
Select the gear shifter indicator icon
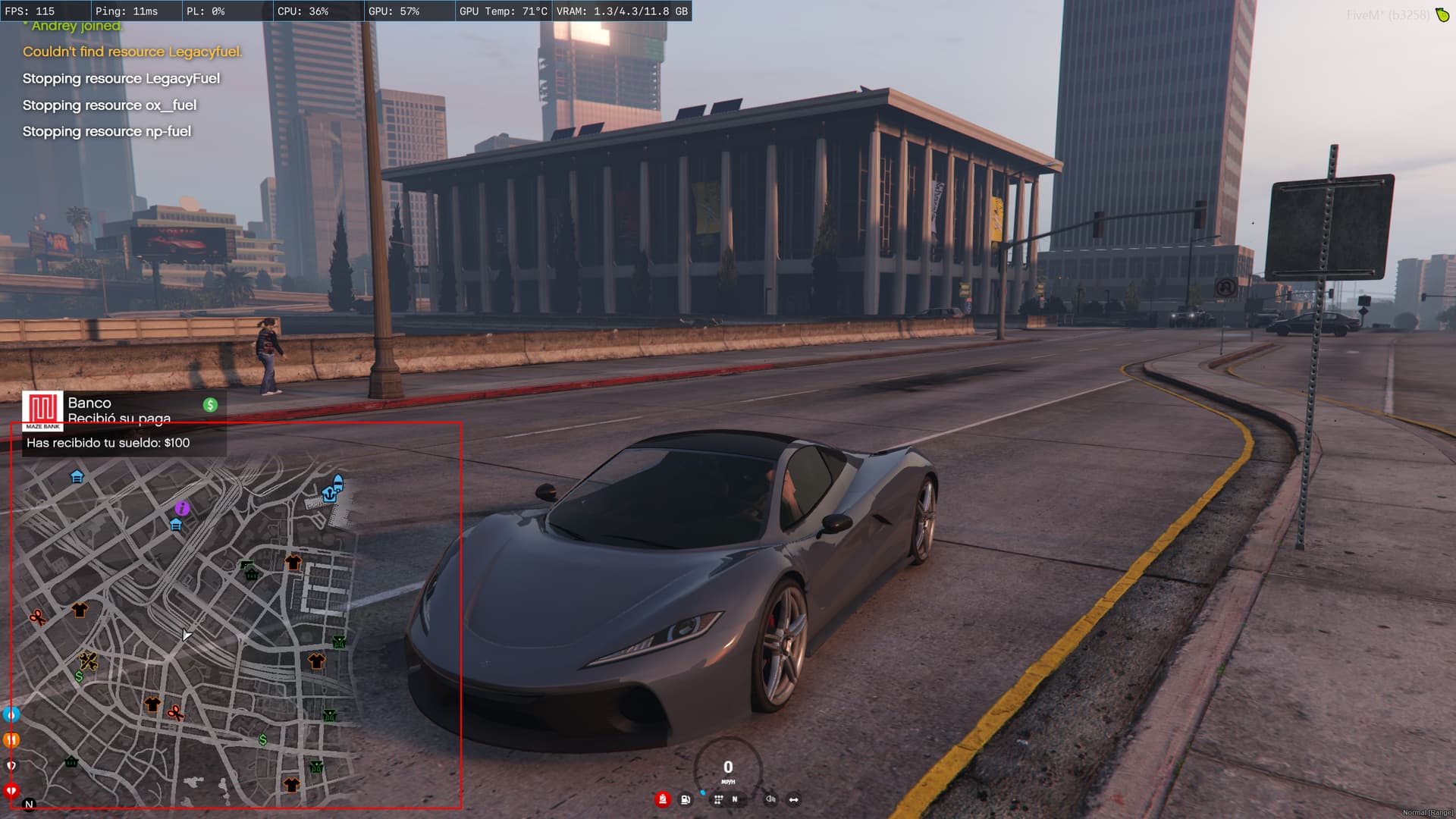[718, 799]
